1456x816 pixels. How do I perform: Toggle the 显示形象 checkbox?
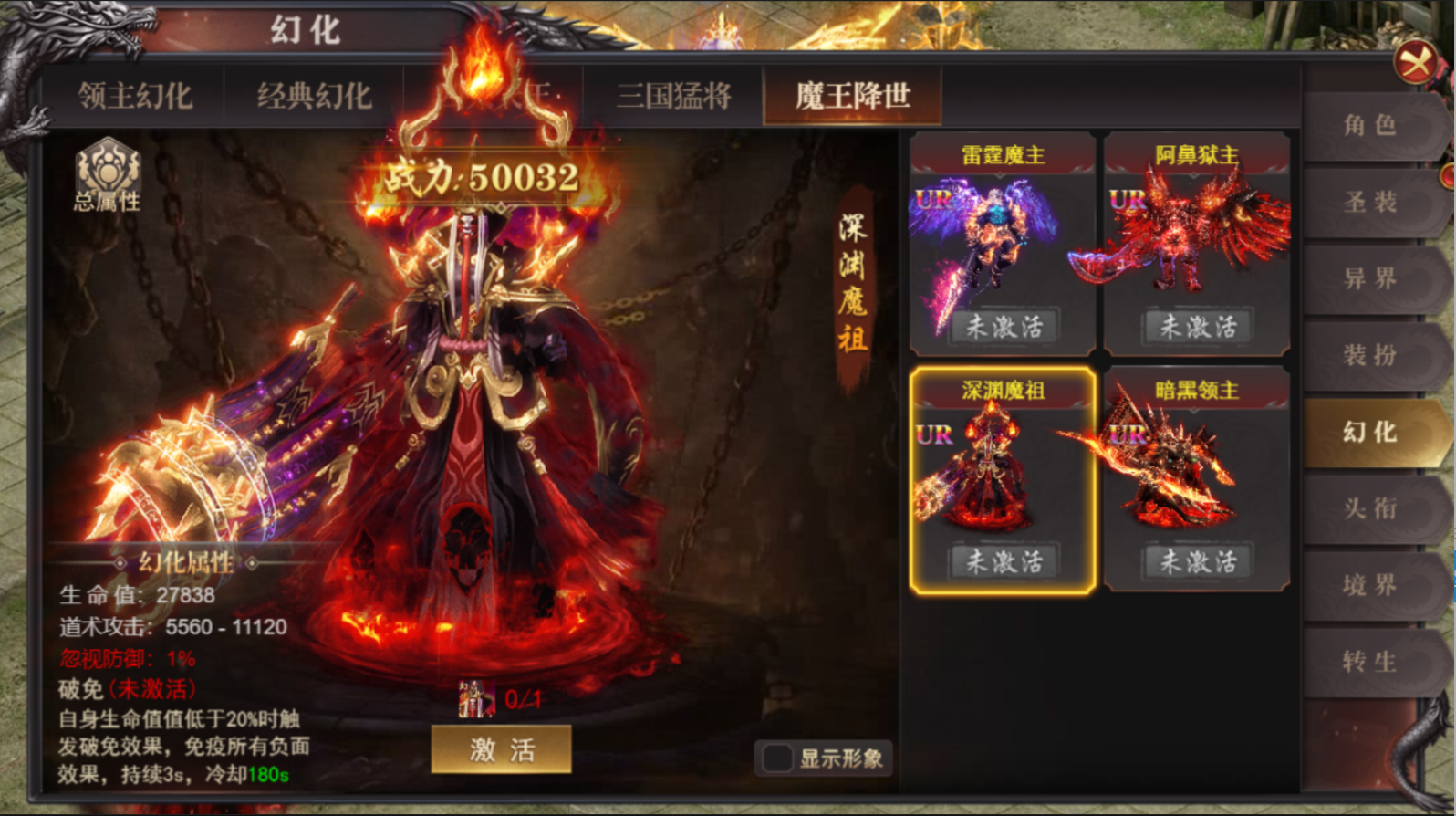(x=777, y=758)
